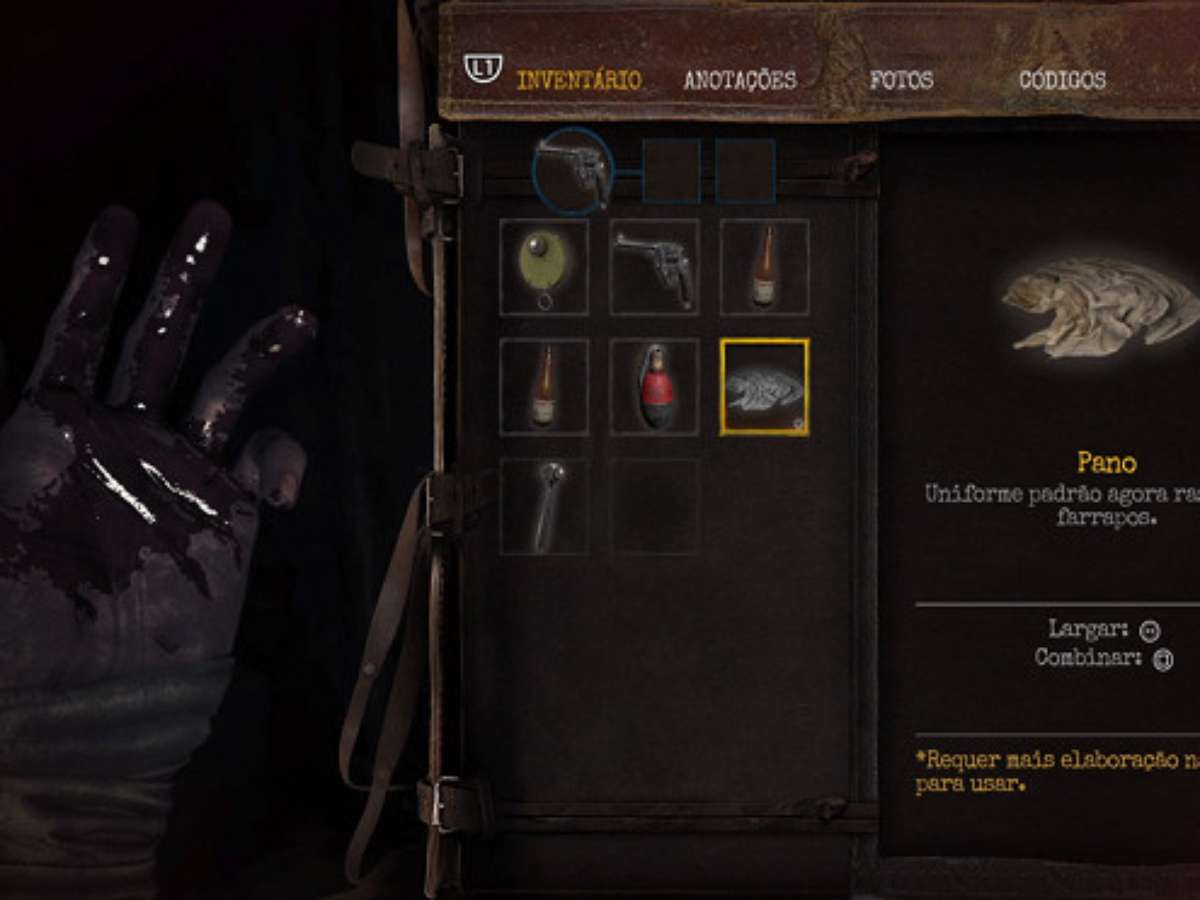
Task: Select the Inventário tab
Action: (578, 80)
